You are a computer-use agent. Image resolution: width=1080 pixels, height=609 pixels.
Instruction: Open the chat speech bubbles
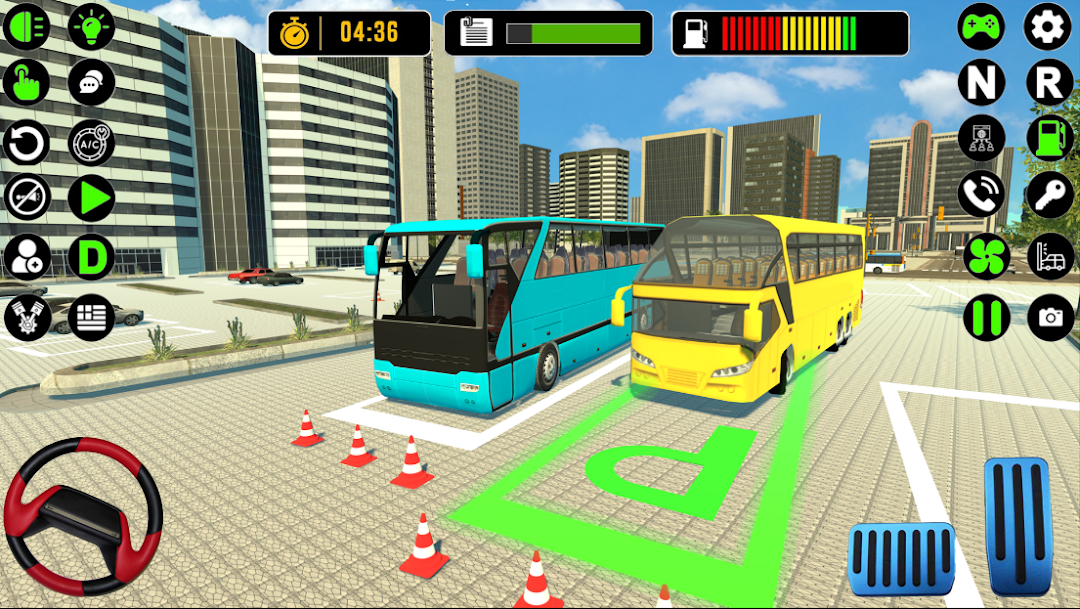point(92,84)
